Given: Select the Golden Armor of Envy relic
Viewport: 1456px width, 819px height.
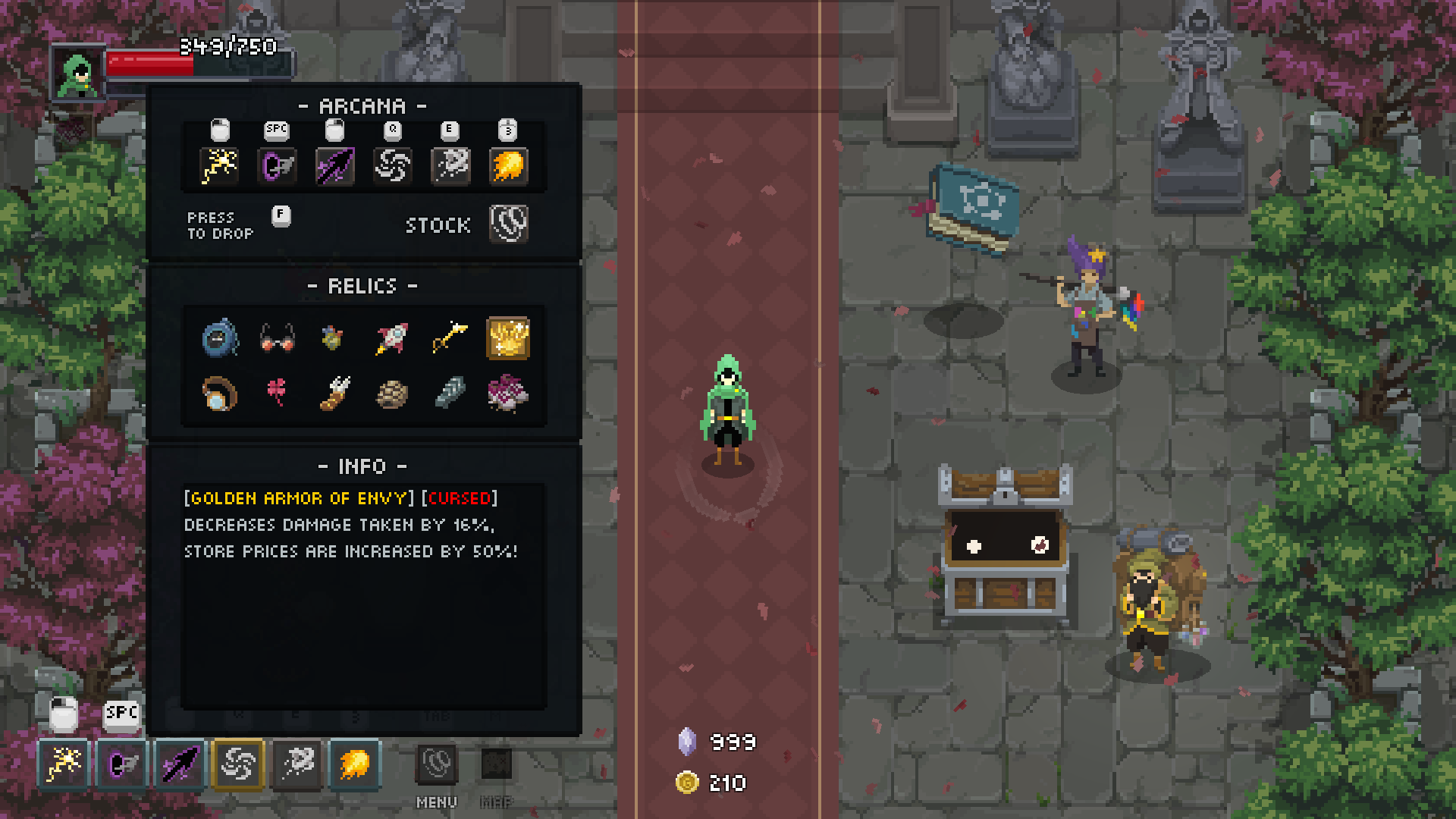Looking at the screenshot, I should [508, 338].
